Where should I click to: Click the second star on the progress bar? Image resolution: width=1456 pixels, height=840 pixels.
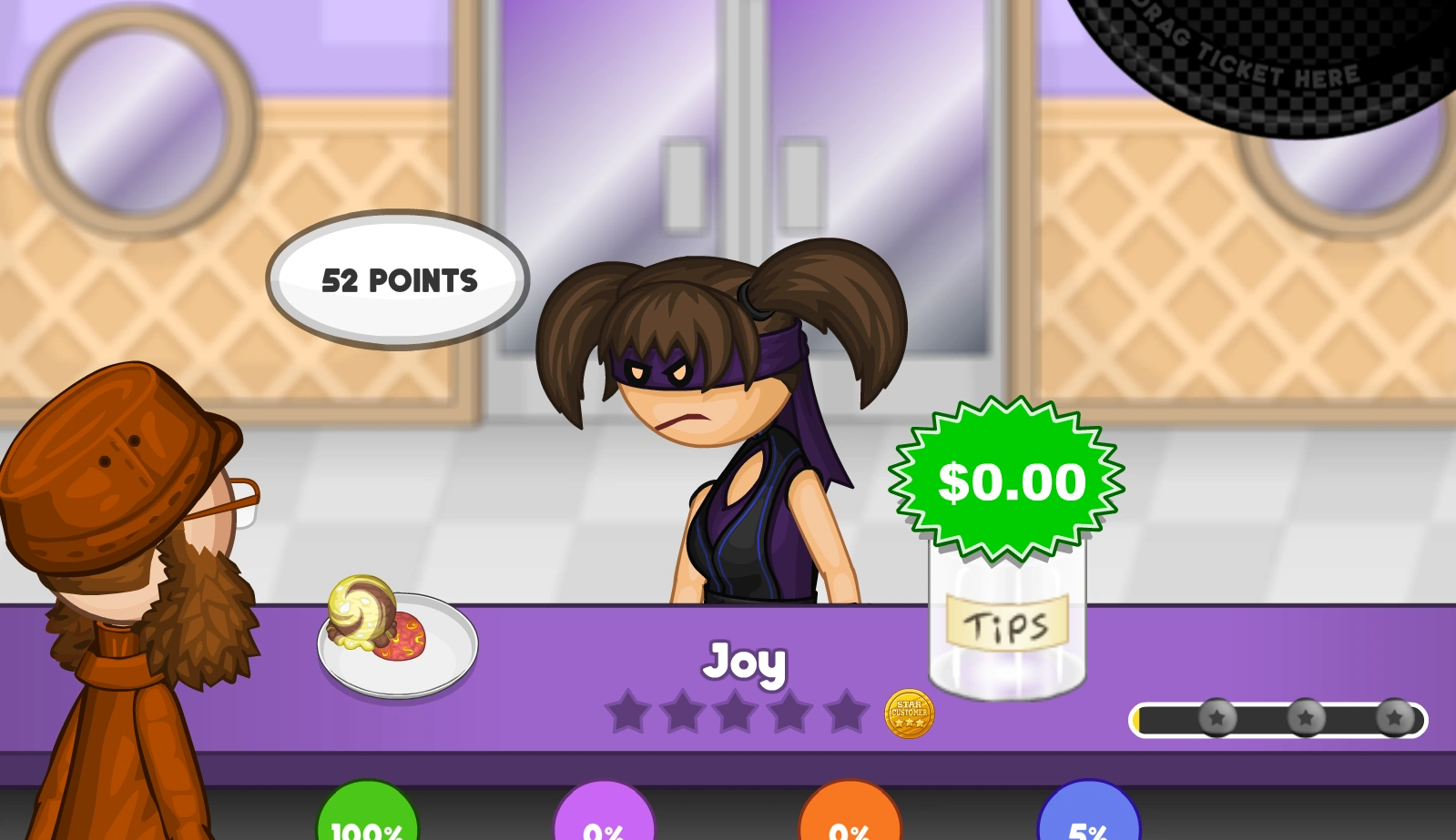(x=1306, y=718)
